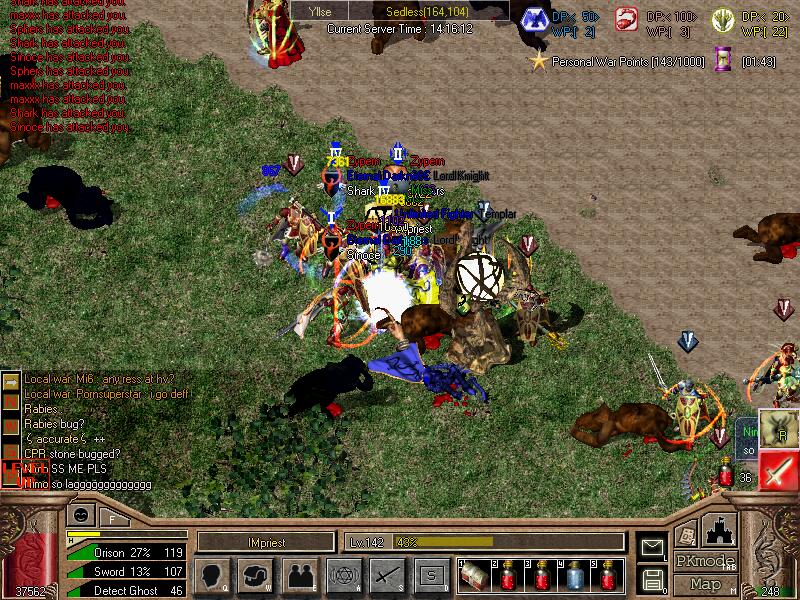This screenshot has width=800, height=600.
Task: Click the arrow chat filter button
Action: (11, 383)
